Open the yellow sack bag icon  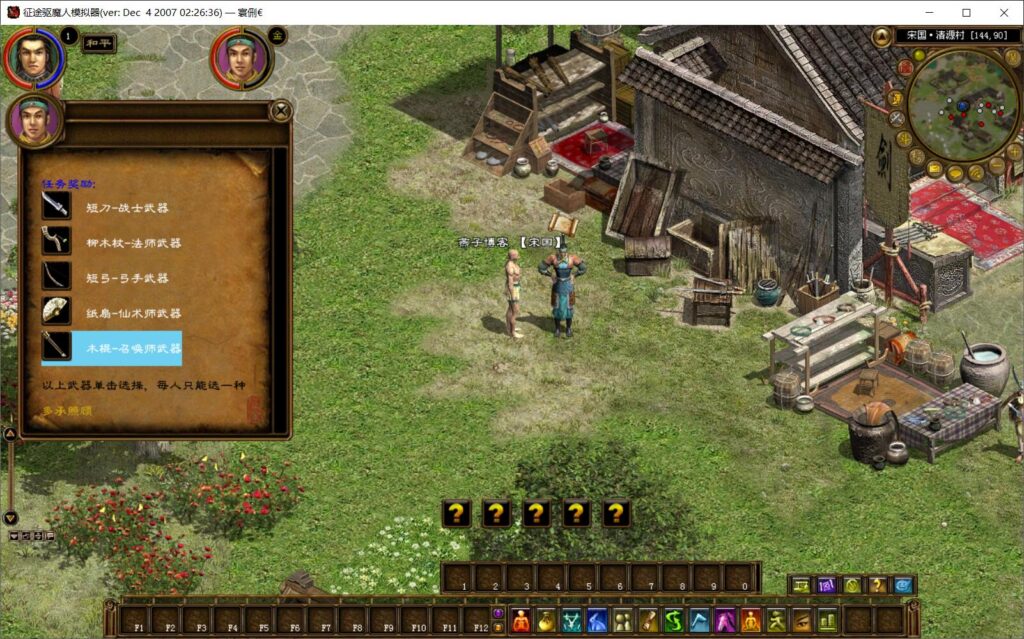(x=546, y=620)
